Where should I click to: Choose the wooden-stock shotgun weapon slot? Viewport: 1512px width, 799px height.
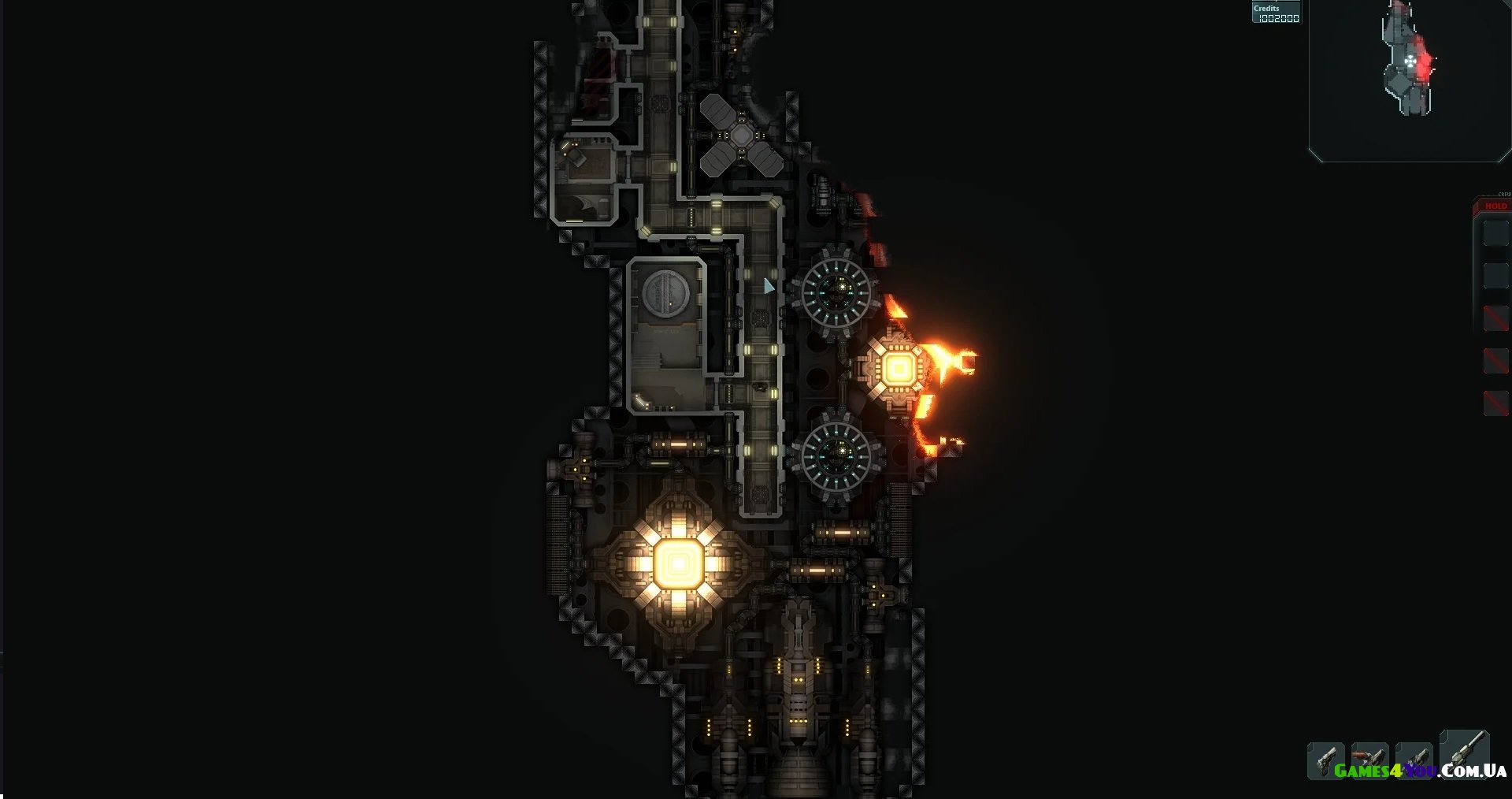tap(1369, 760)
